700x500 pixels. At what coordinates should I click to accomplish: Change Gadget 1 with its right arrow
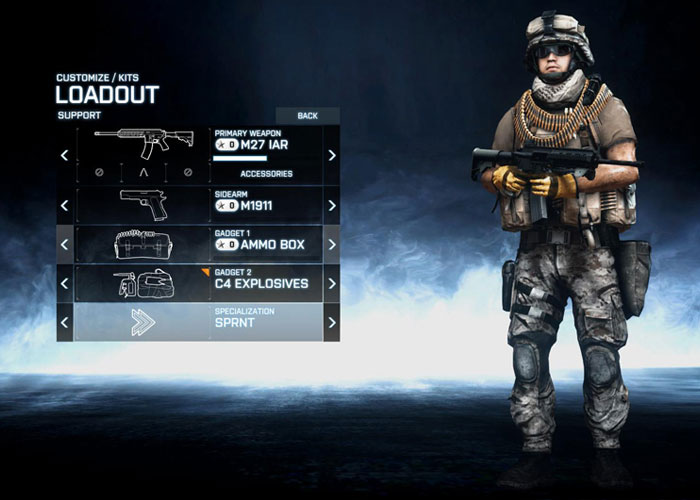(332, 244)
